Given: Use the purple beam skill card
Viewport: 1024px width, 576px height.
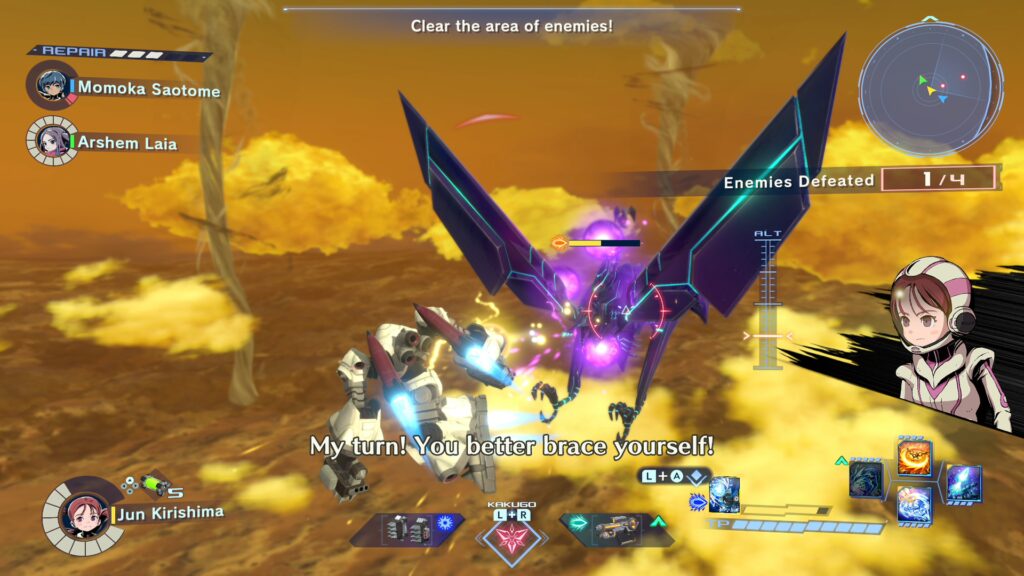Looking at the screenshot, I should pos(962,481).
